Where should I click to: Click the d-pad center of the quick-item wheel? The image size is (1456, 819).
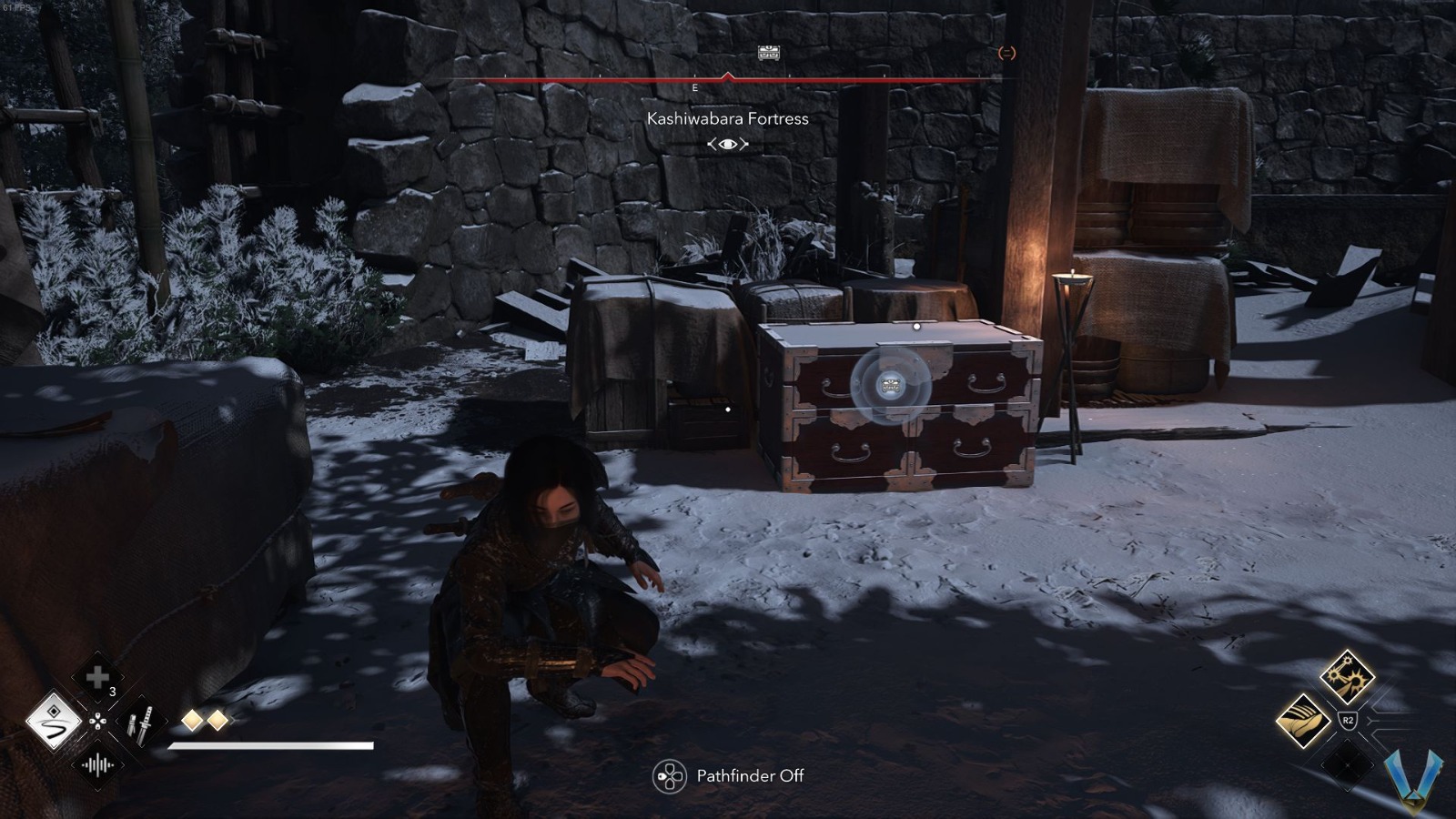pyautogui.click(x=98, y=722)
